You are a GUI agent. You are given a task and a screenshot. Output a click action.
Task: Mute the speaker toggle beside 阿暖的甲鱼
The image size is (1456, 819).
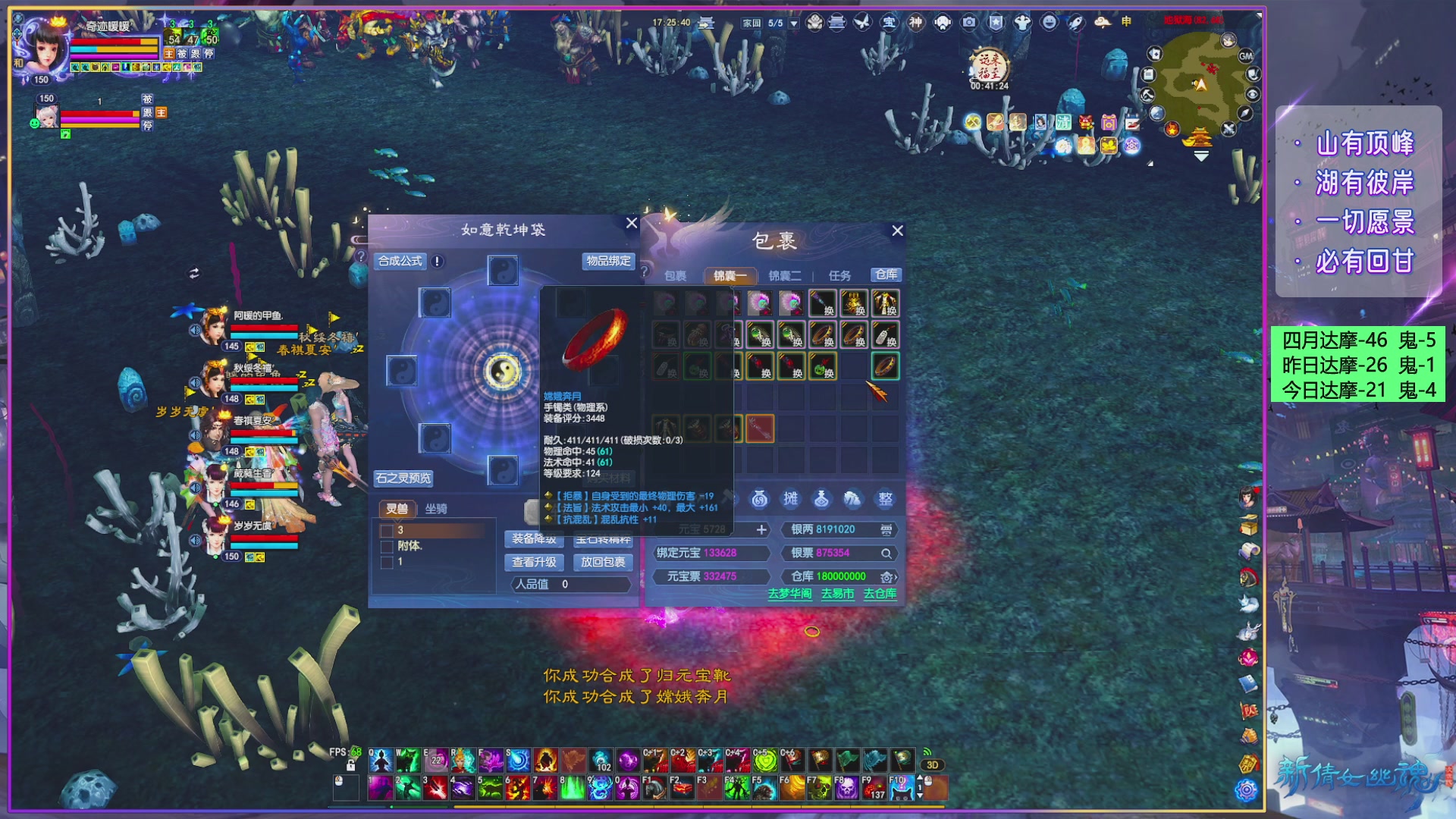tap(194, 330)
